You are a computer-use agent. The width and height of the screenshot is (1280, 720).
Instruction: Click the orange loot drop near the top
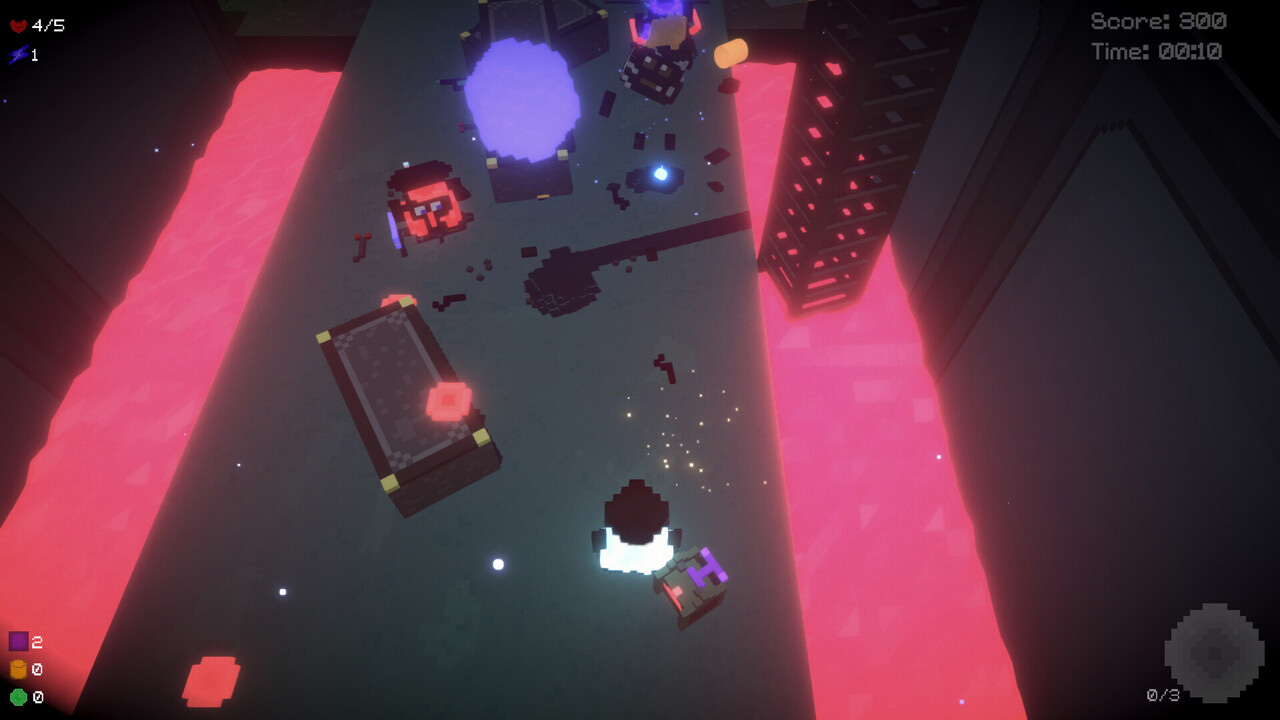(730, 53)
